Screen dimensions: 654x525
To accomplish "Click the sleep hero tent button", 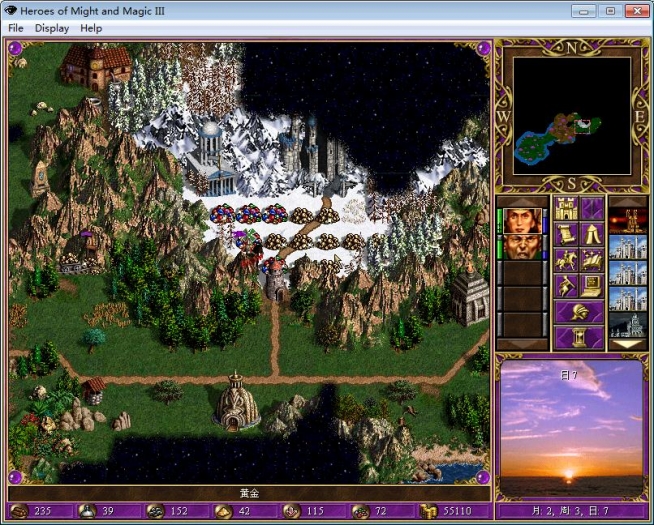I will click(x=592, y=234).
